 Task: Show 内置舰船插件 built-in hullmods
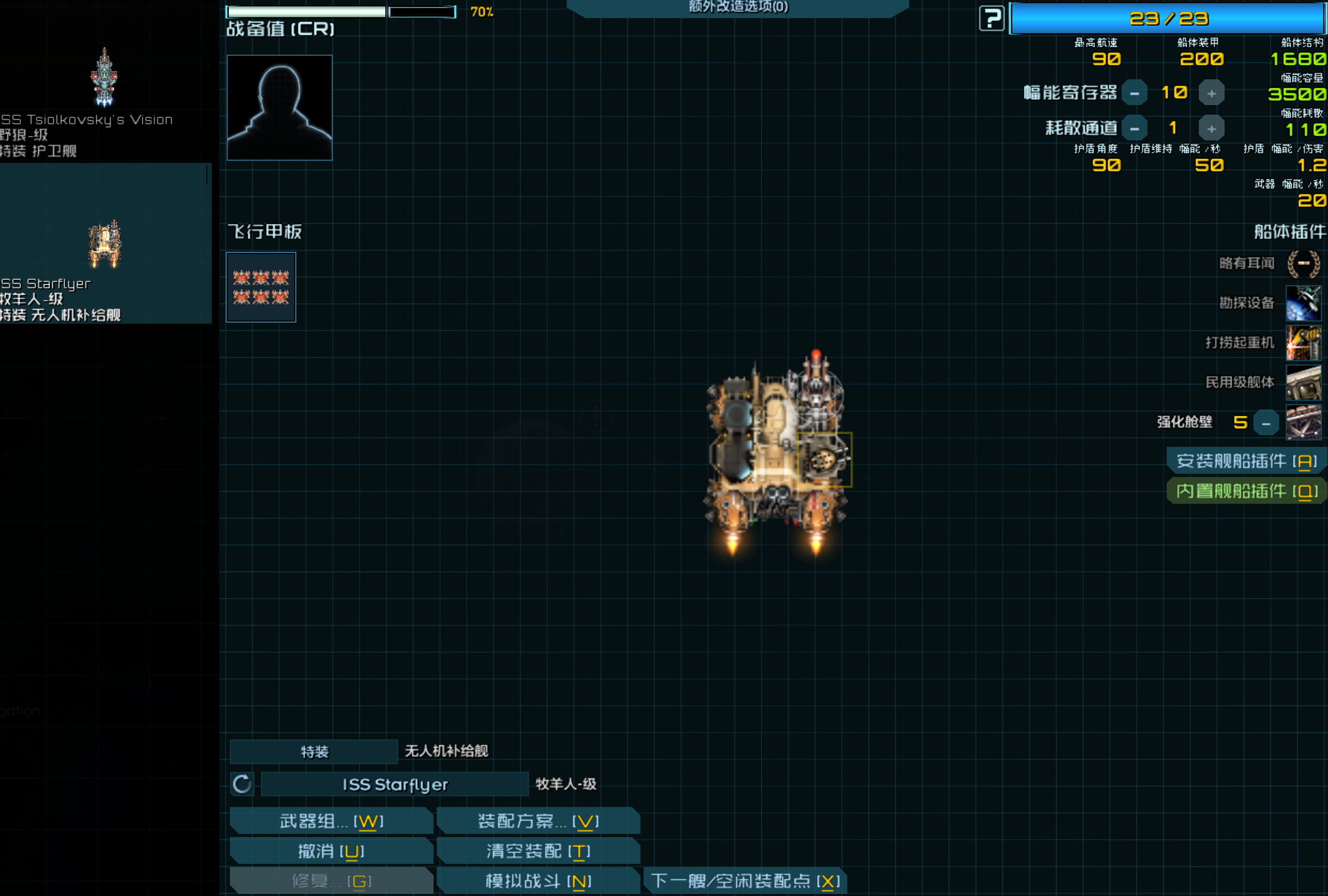pyautogui.click(x=1247, y=491)
